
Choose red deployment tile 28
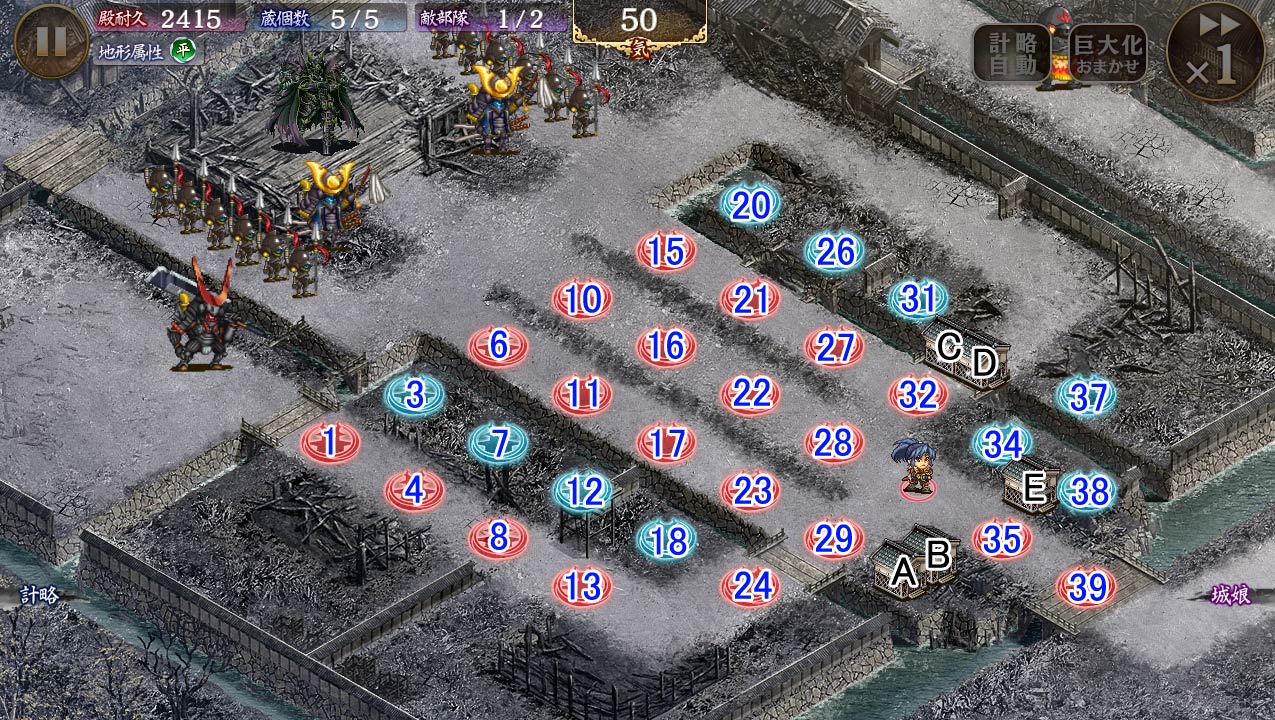pos(834,442)
